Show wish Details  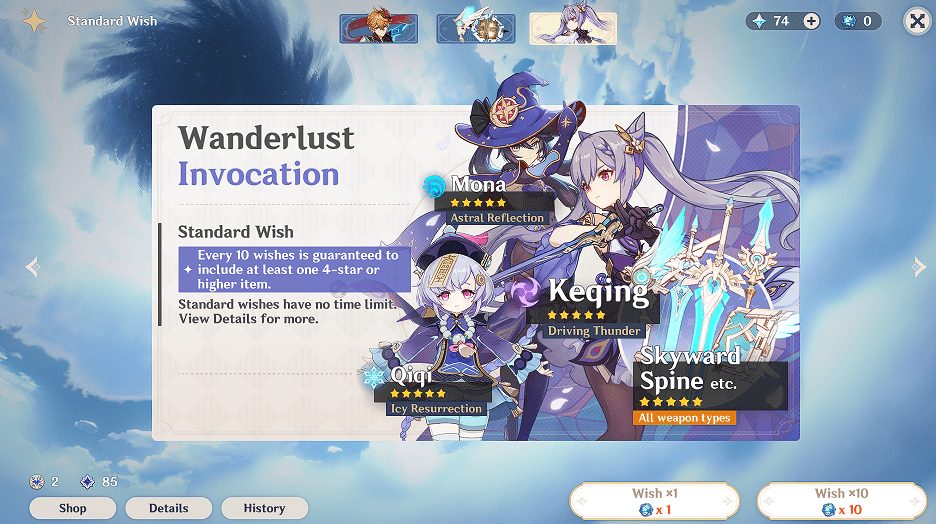(168, 508)
